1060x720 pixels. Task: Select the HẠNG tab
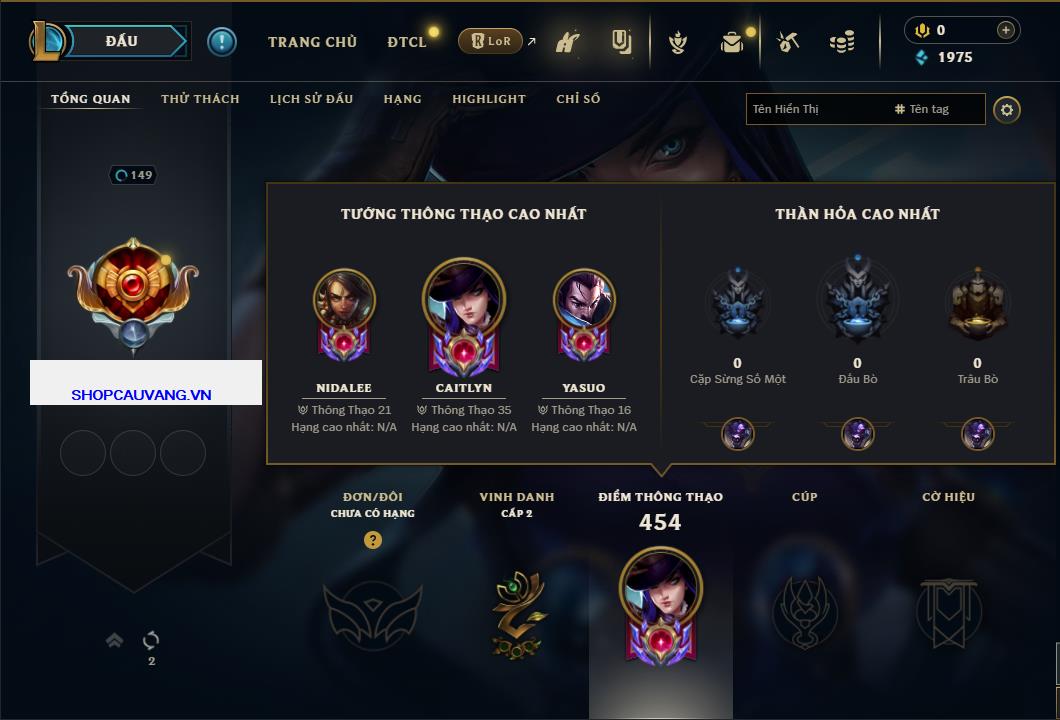tap(402, 99)
